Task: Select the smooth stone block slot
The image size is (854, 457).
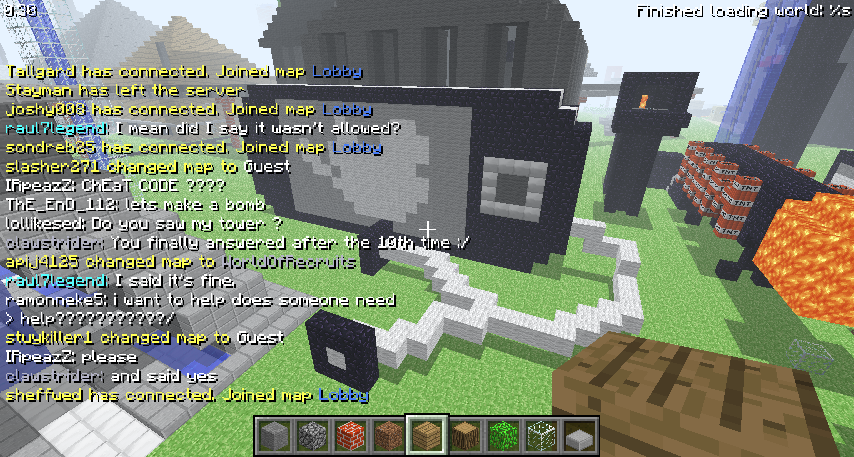Action: click(x=273, y=436)
